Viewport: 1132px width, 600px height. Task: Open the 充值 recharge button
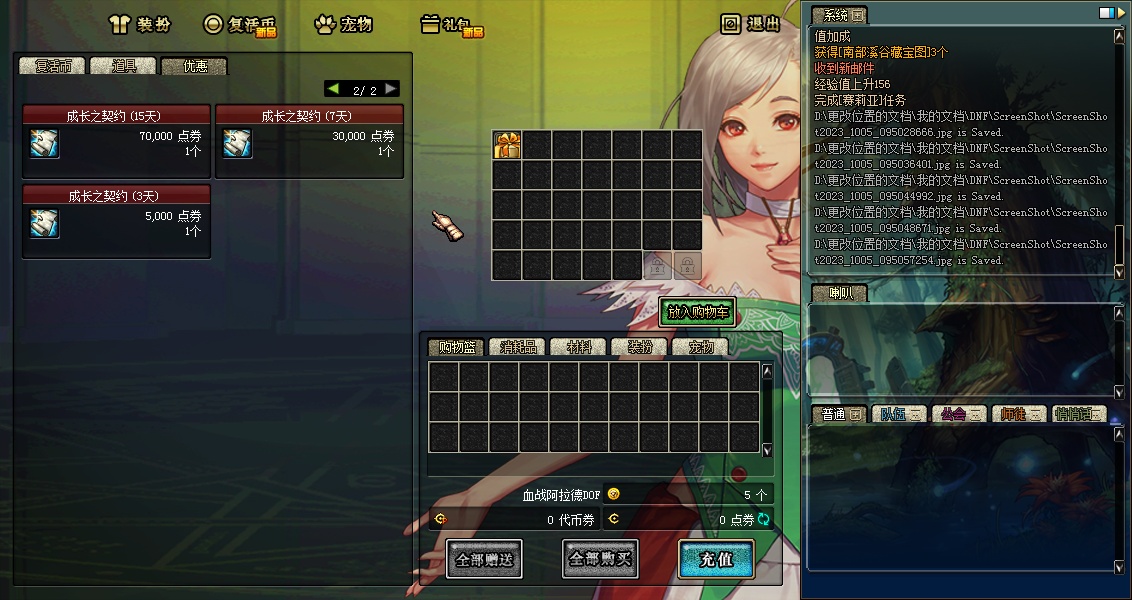click(x=716, y=559)
